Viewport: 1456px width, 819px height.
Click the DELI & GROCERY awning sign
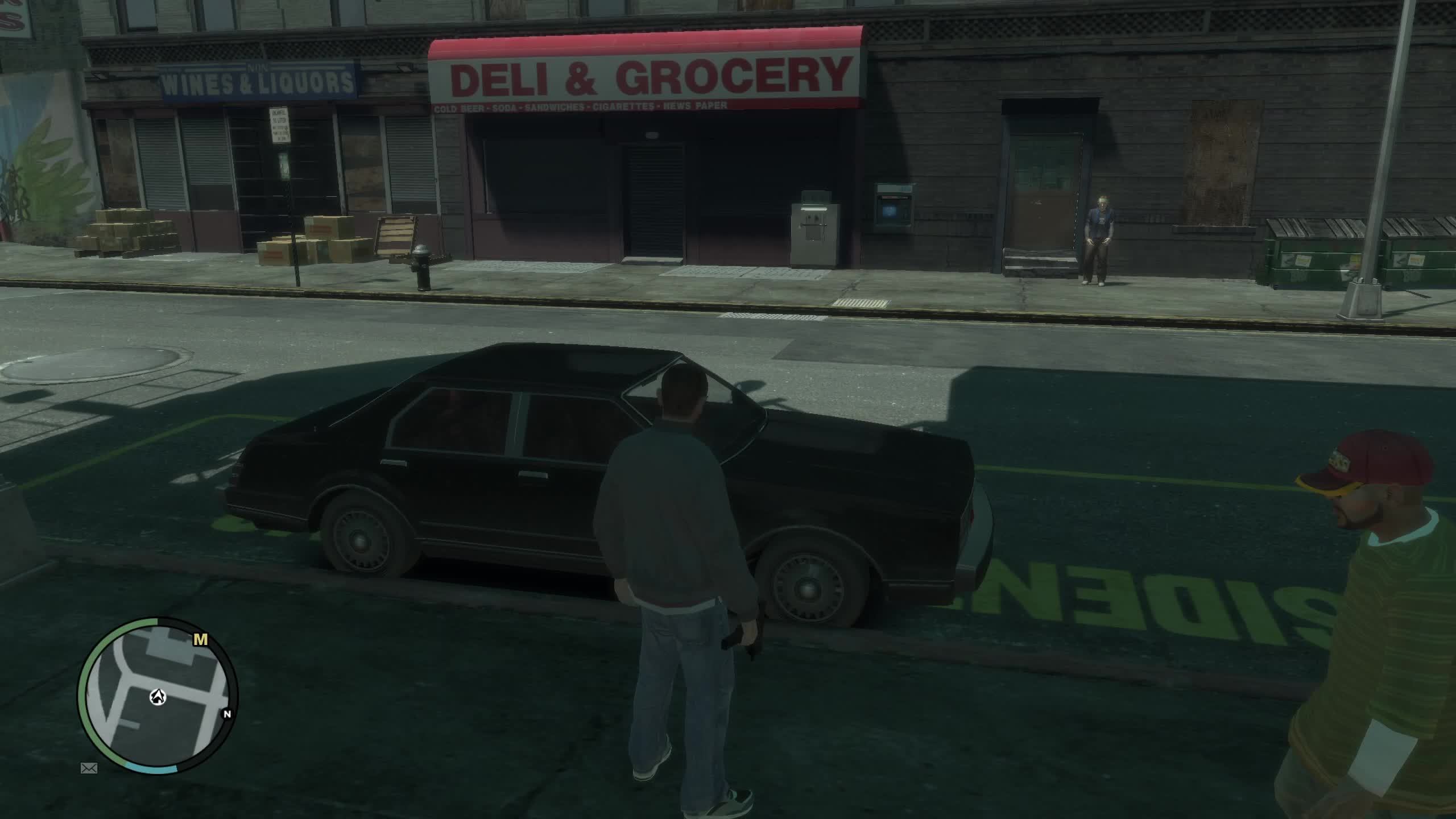(648, 74)
